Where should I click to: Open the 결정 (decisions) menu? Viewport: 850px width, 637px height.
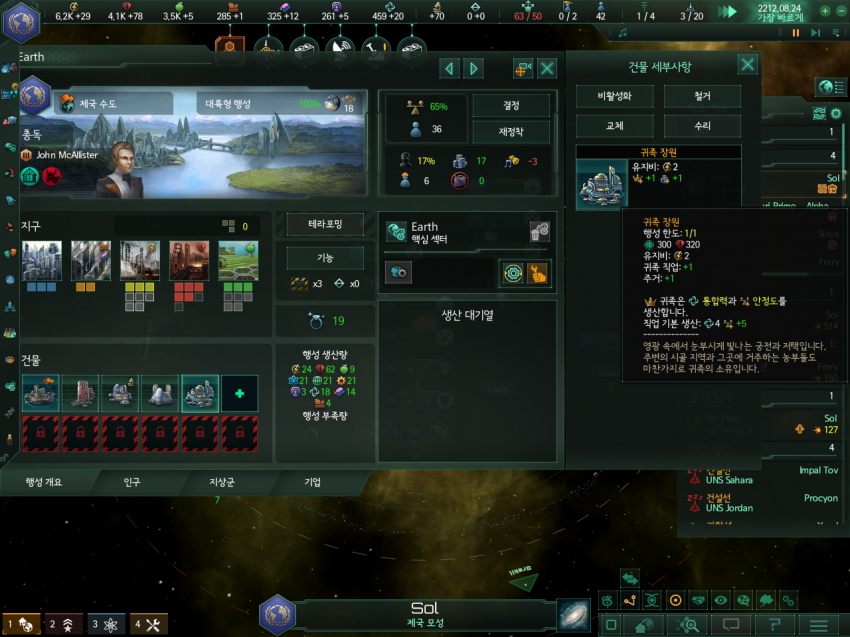[x=511, y=105]
